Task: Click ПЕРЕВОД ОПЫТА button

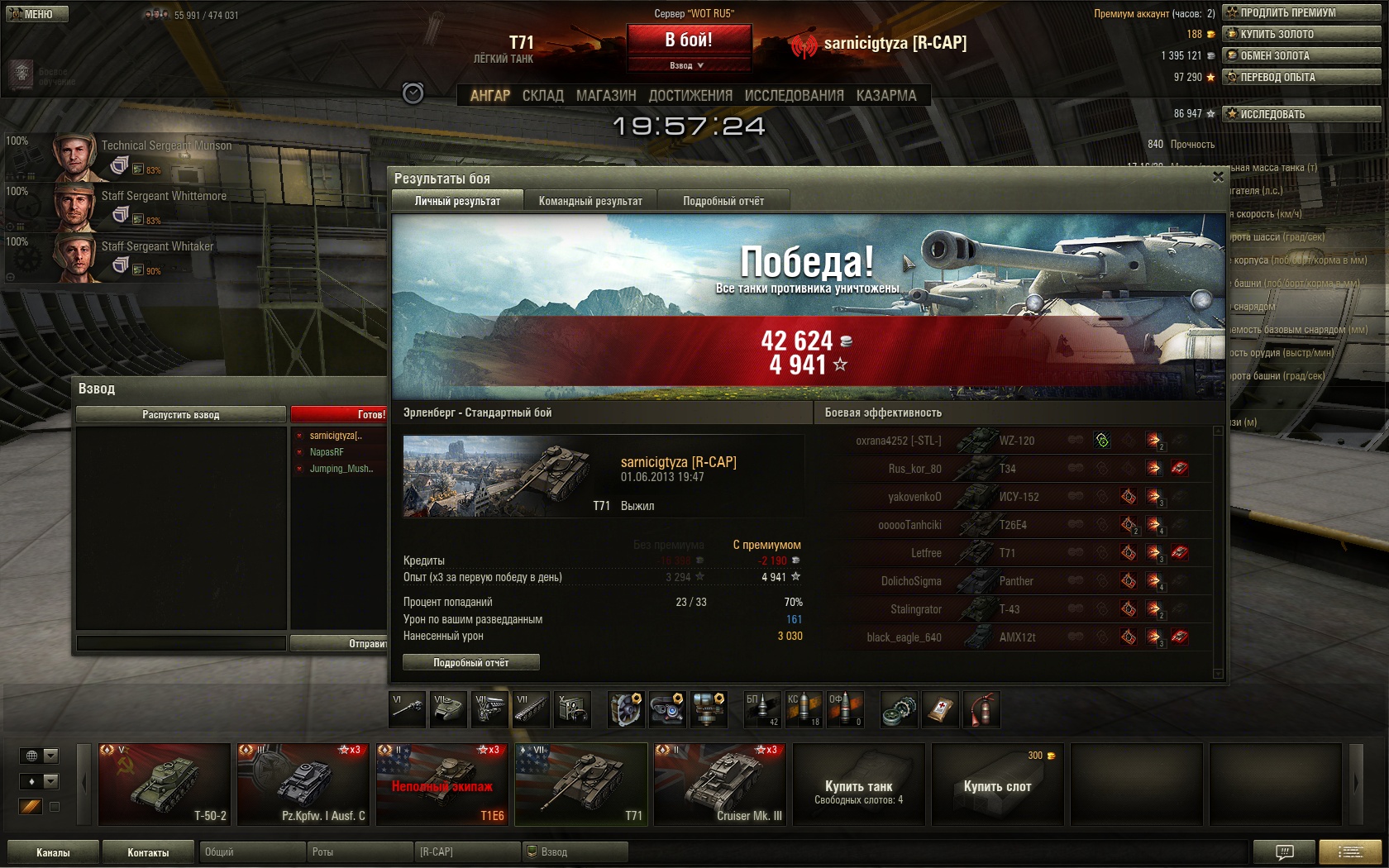Action: (1301, 77)
